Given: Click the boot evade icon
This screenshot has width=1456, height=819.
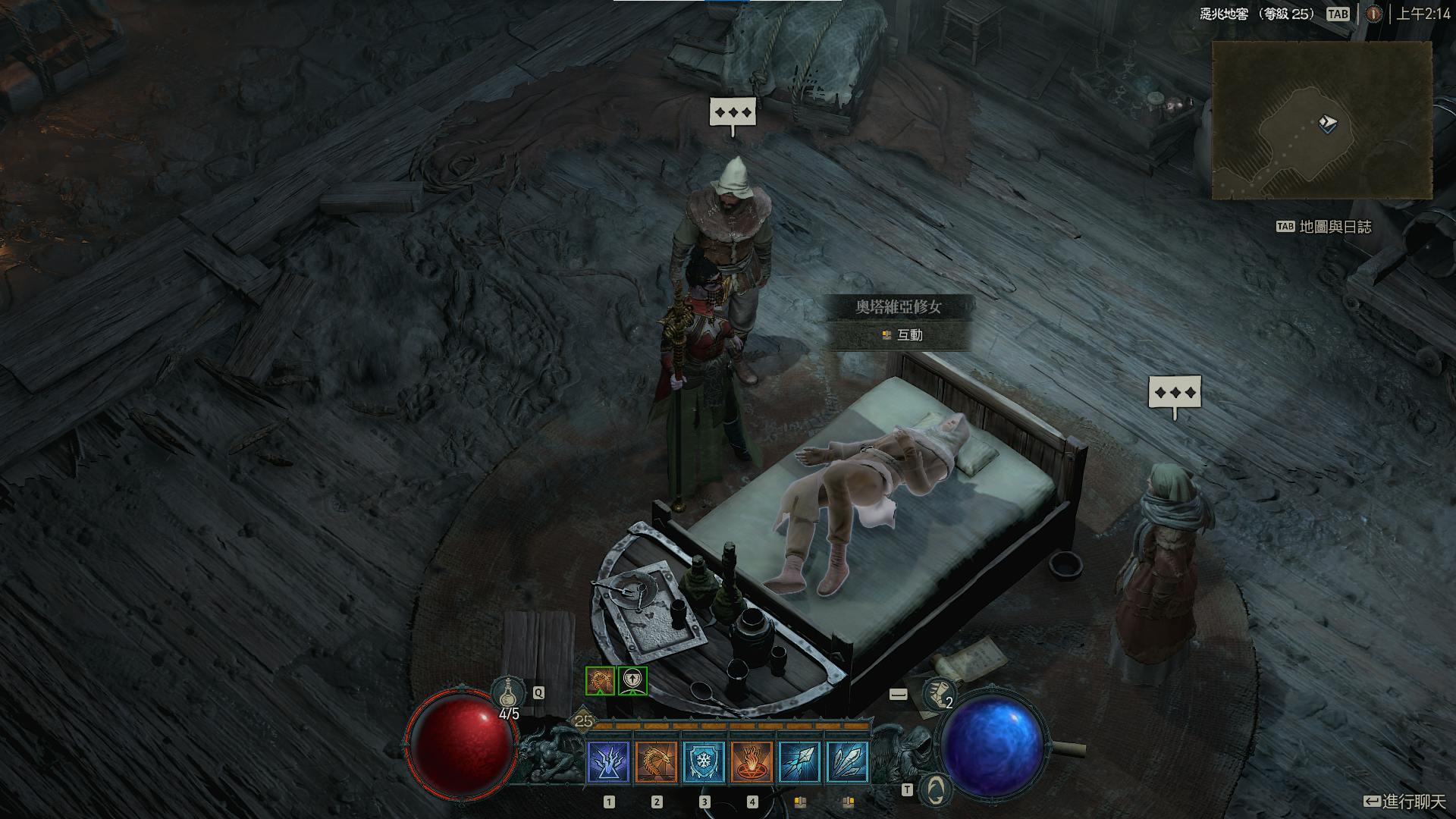Looking at the screenshot, I should [938, 693].
